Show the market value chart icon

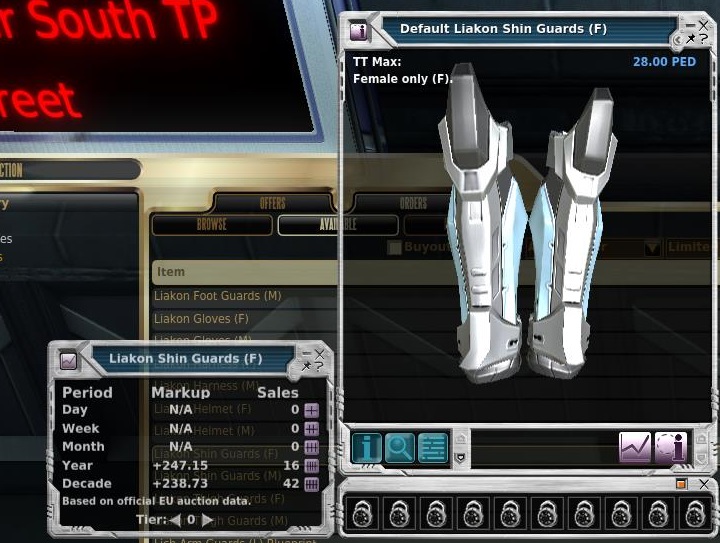point(635,447)
